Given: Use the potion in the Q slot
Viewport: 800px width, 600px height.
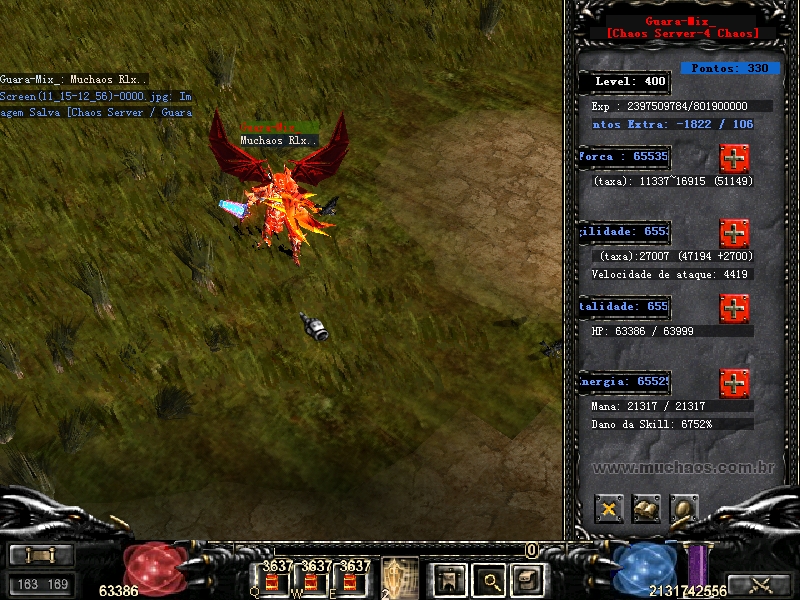Looking at the screenshot, I should point(270,581).
